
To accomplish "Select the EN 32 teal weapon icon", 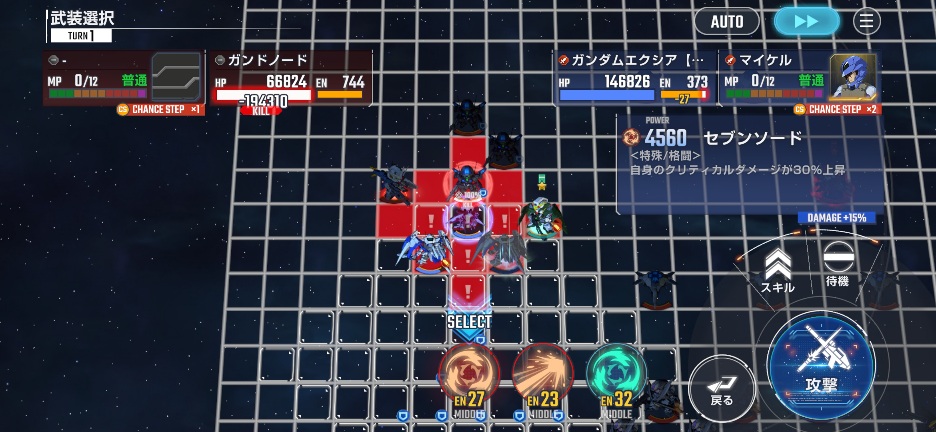I will [x=616, y=375].
